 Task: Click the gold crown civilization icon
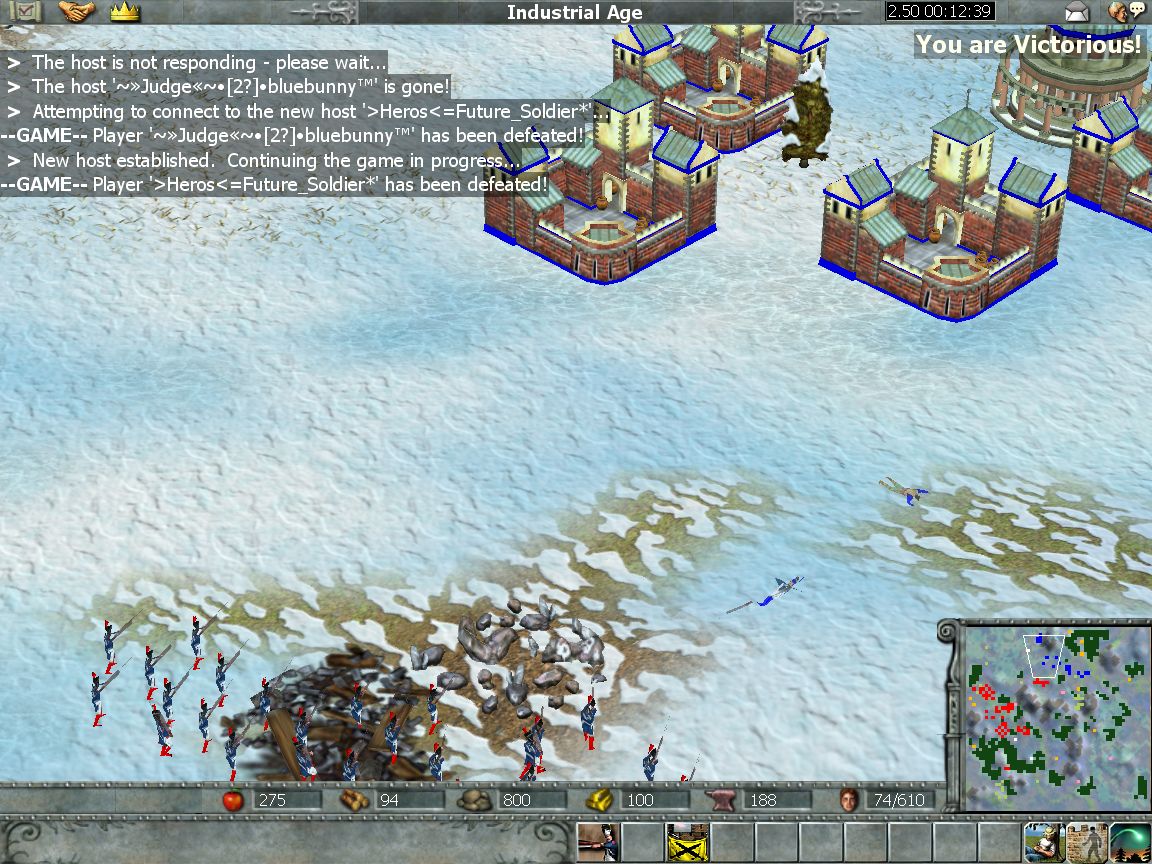tap(125, 12)
